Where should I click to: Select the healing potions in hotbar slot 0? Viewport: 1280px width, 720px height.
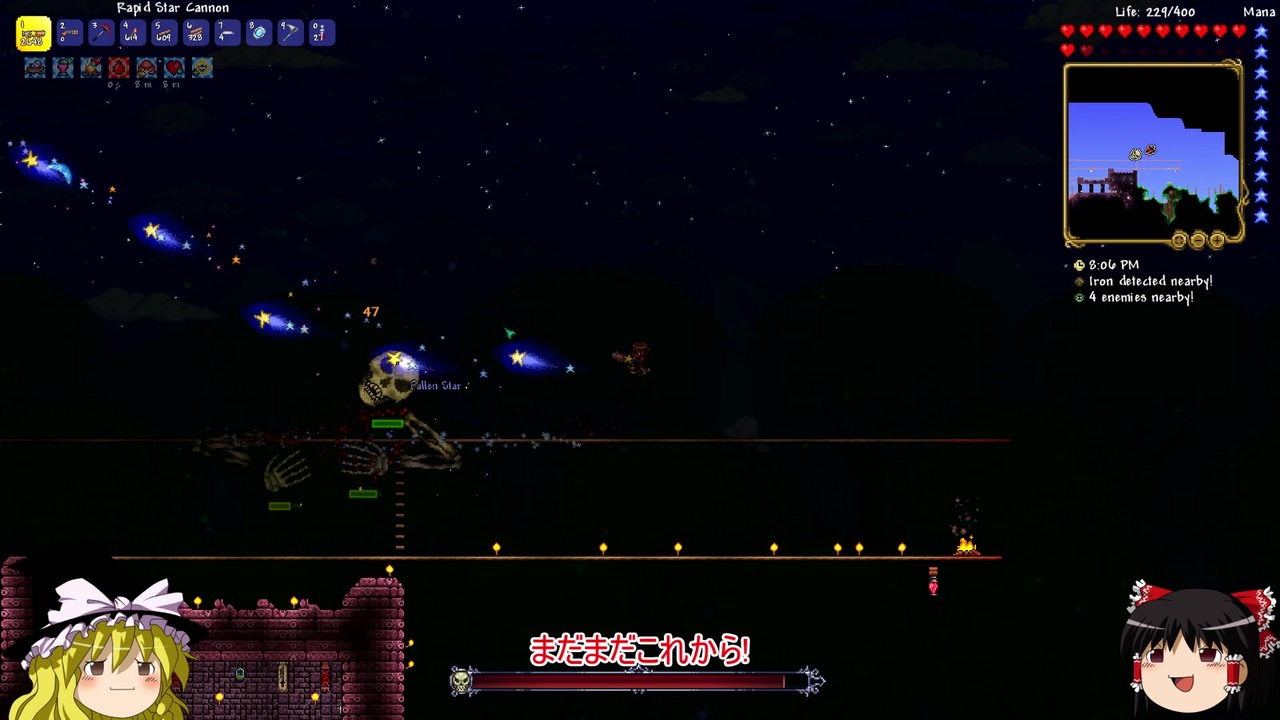pos(321,33)
